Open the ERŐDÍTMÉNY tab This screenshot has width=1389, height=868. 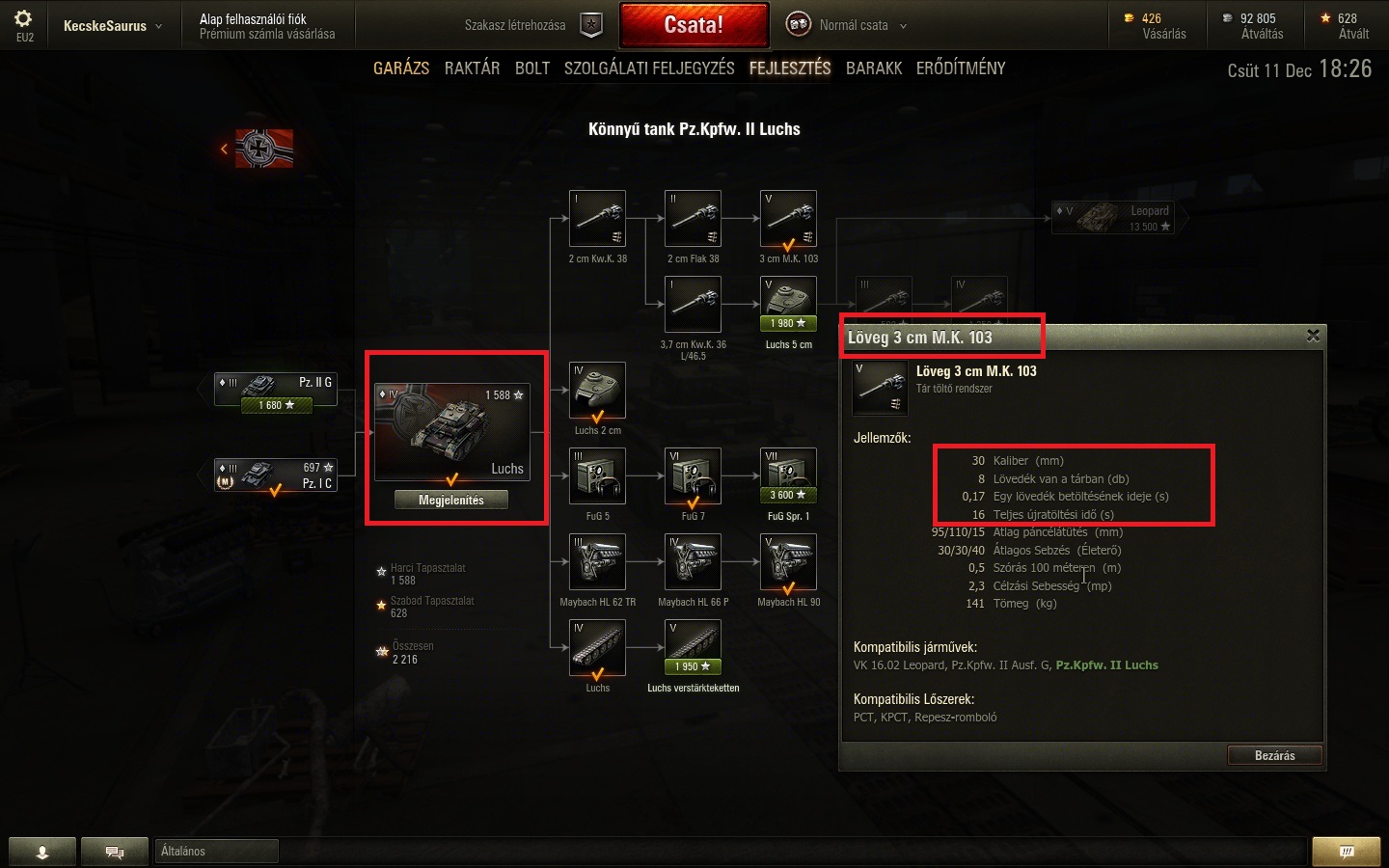point(960,68)
